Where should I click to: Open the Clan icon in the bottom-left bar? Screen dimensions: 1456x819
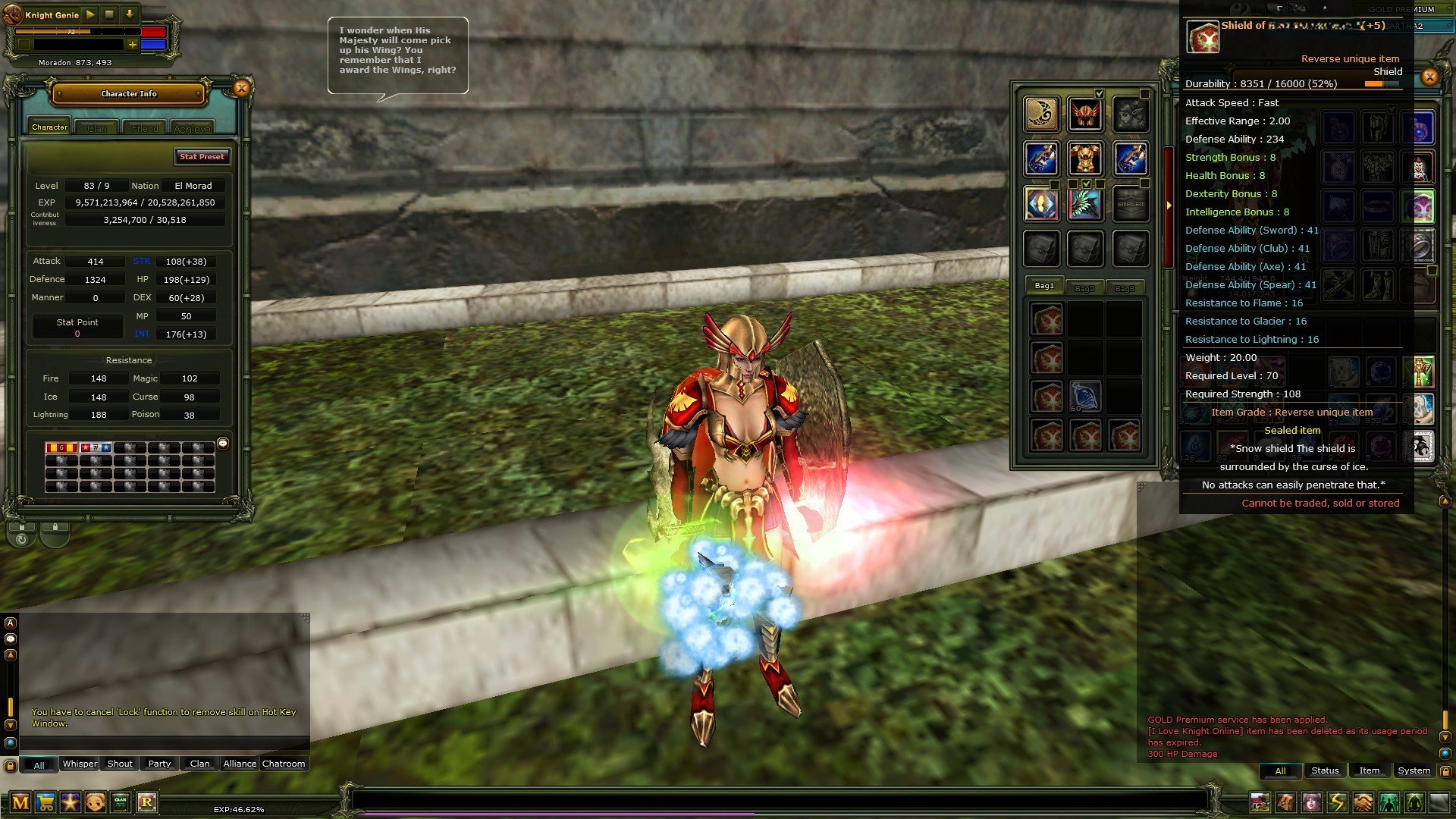(x=120, y=802)
